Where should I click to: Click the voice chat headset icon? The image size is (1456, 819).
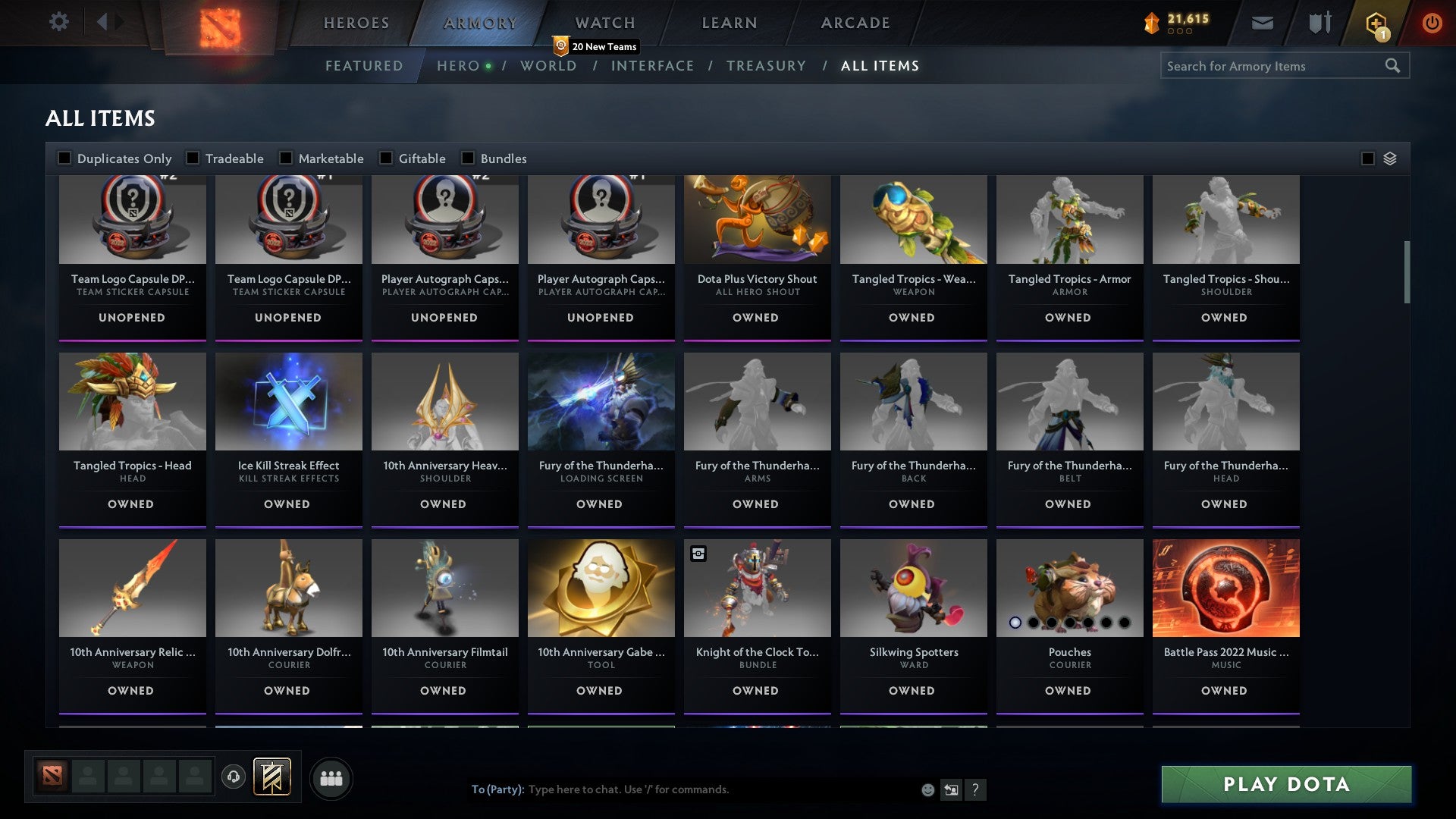(235, 777)
